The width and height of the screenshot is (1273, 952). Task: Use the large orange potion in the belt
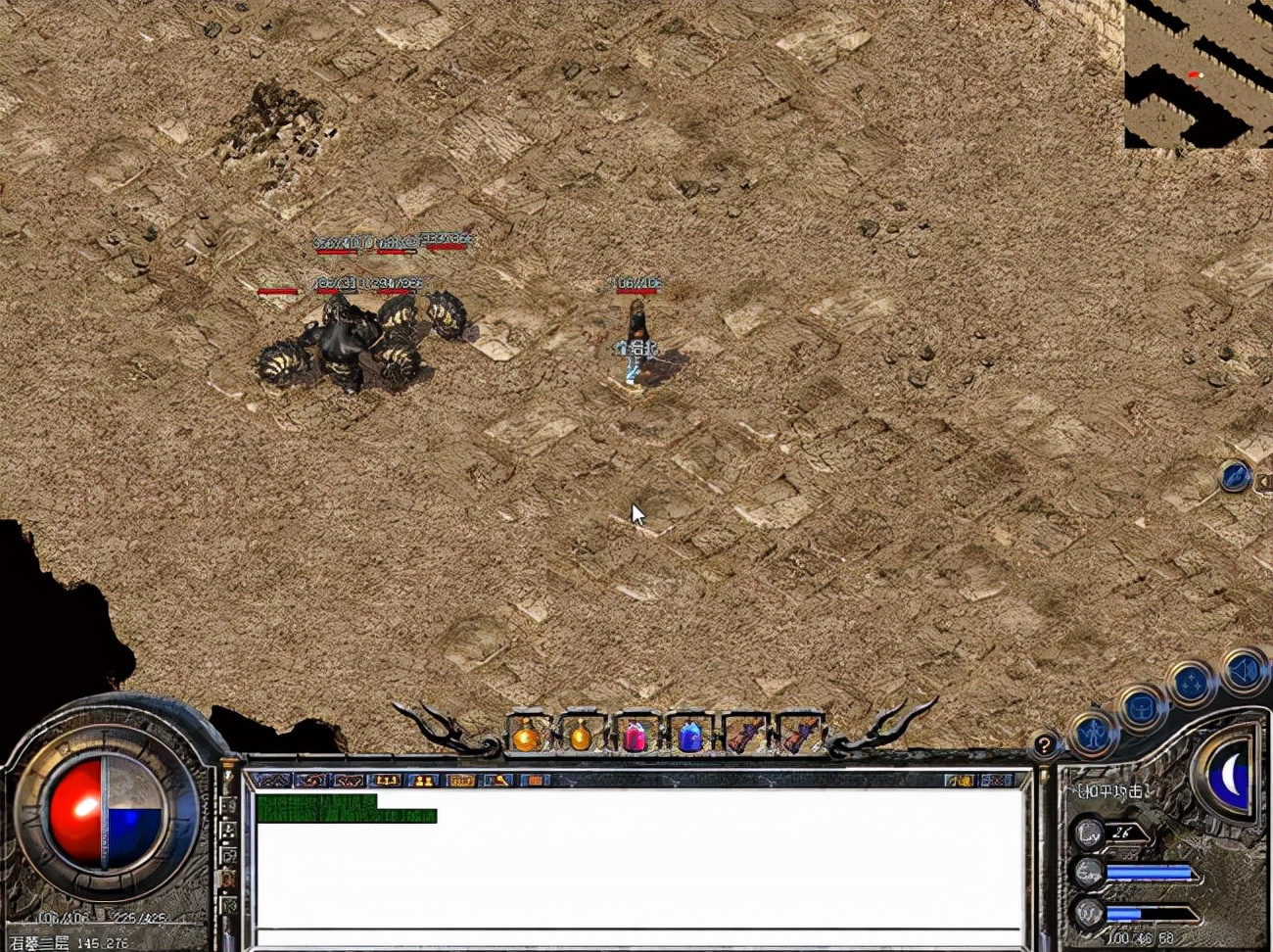527,736
